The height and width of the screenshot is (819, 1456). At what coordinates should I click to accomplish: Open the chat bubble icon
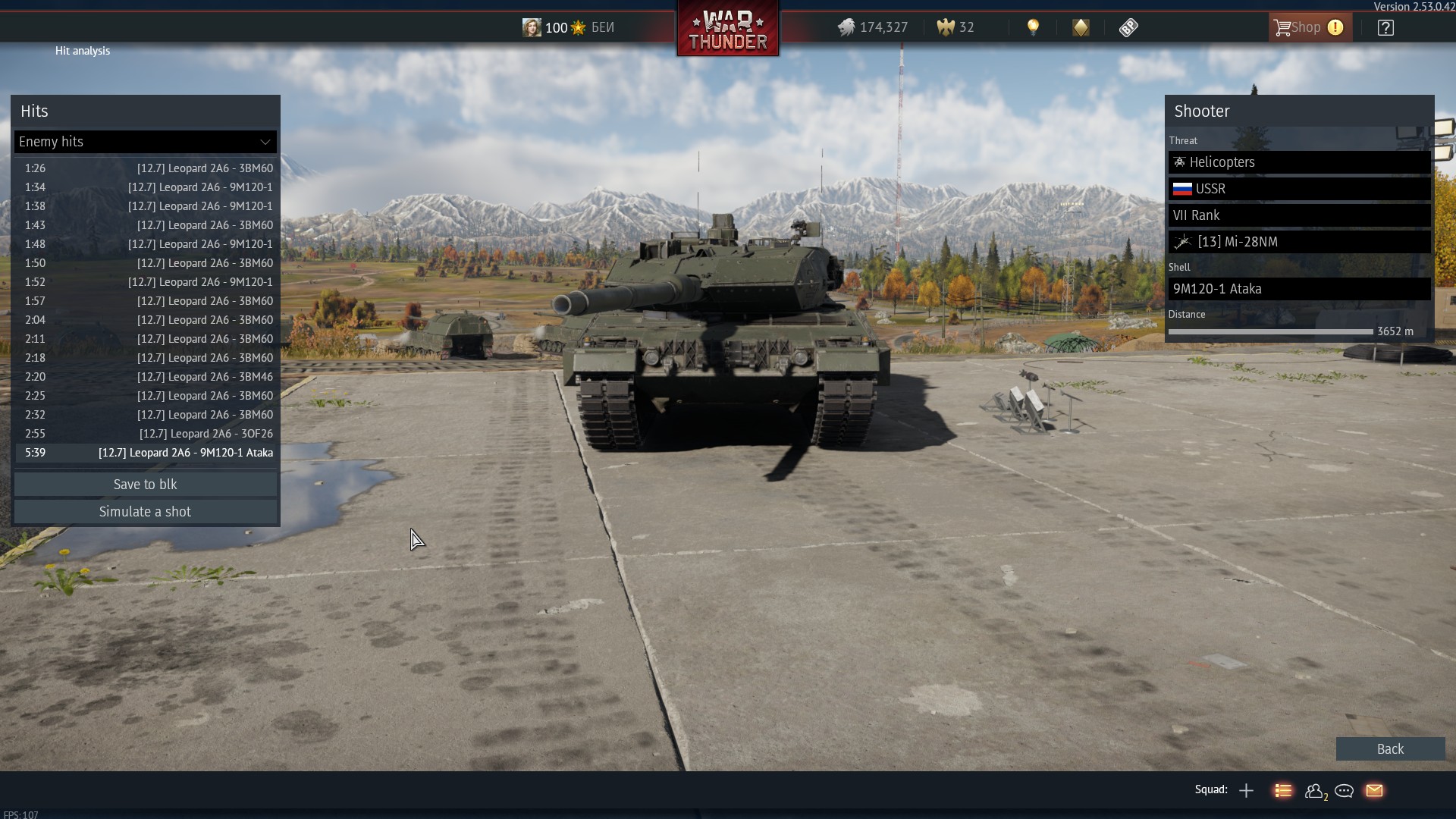click(1344, 791)
